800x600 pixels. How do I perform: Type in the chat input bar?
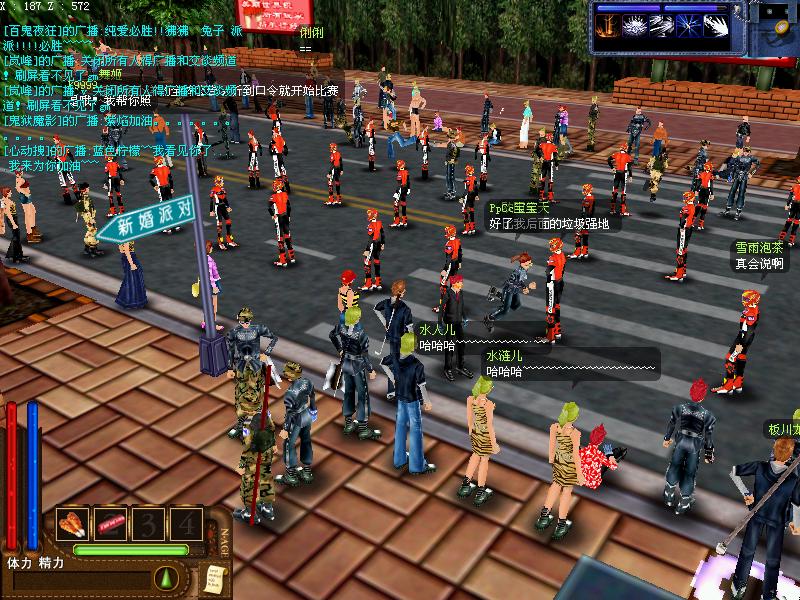coord(80,578)
